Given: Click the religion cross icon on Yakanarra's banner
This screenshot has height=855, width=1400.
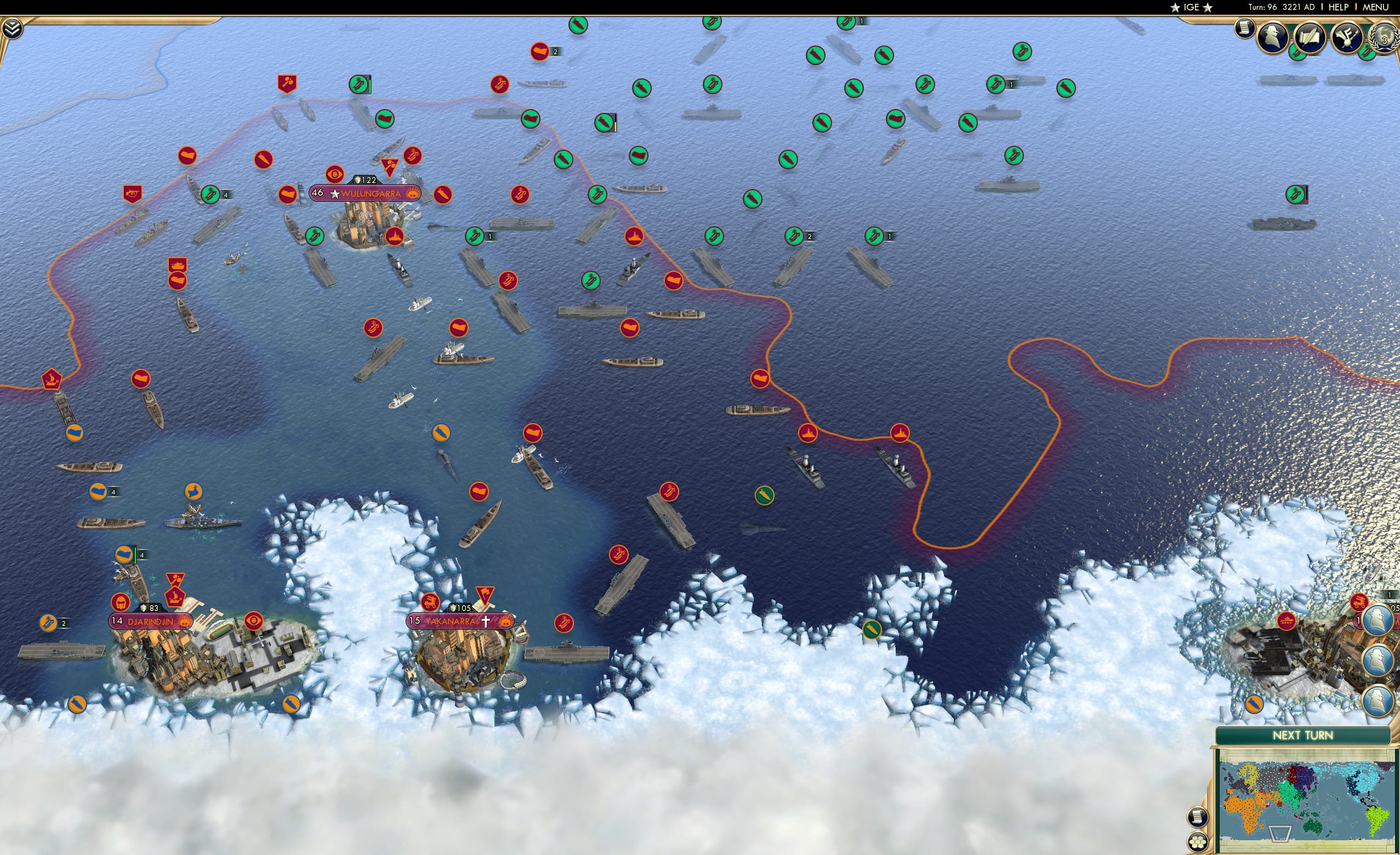Looking at the screenshot, I should [x=486, y=622].
